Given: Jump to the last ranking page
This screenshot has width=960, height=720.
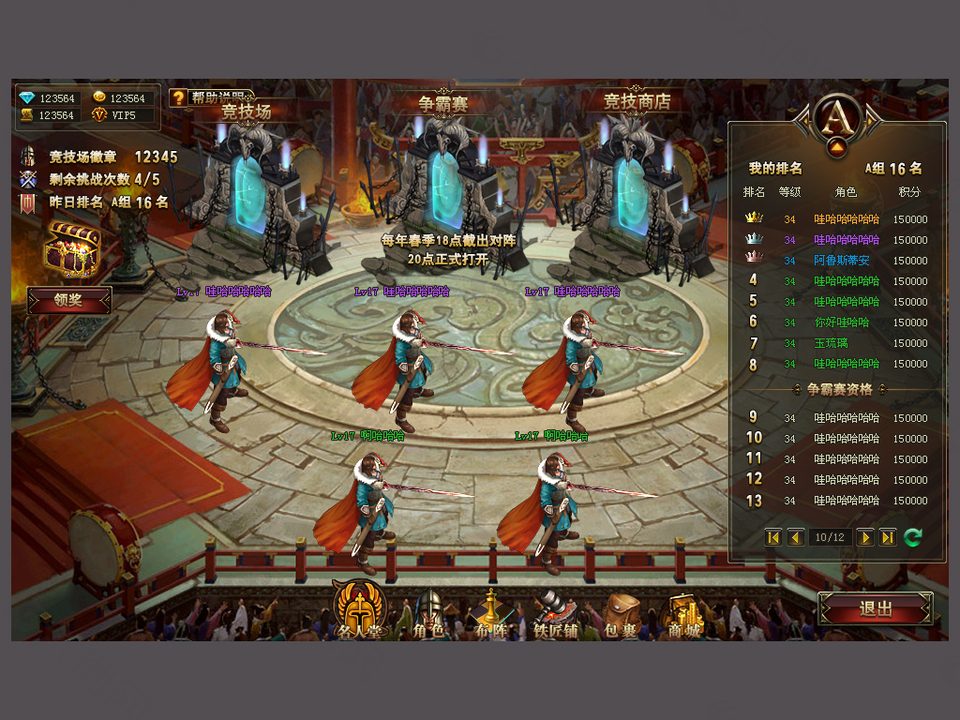Looking at the screenshot, I should click(887, 538).
